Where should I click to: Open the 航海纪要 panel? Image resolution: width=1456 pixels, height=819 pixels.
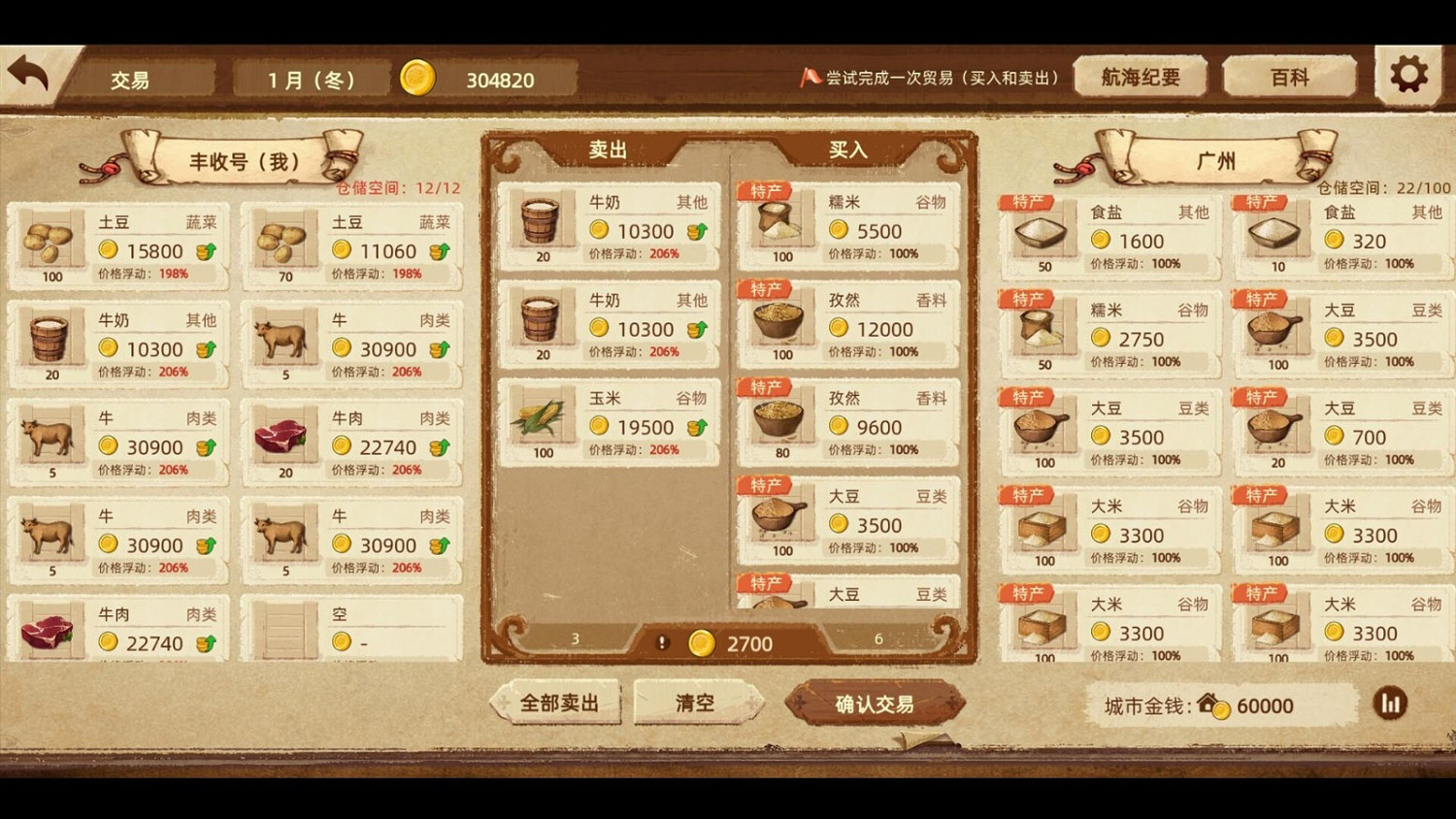click(1141, 76)
